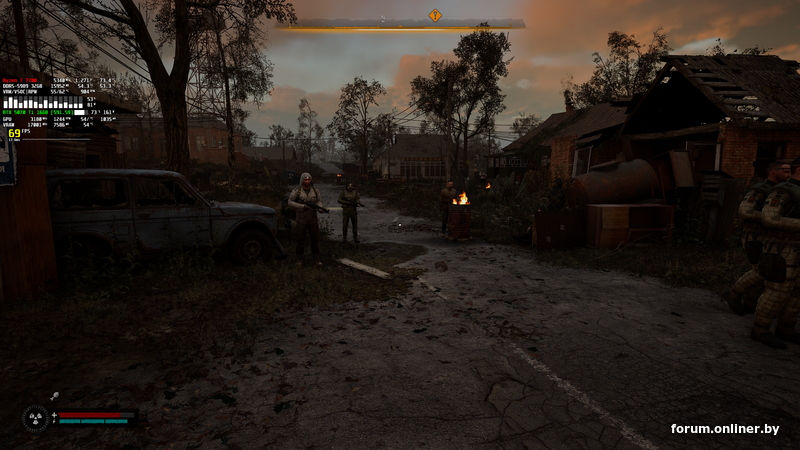Image resolution: width=800 pixels, height=450 pixels.
Task: Click the compass strip at the top
Action: tap(400, 25)
